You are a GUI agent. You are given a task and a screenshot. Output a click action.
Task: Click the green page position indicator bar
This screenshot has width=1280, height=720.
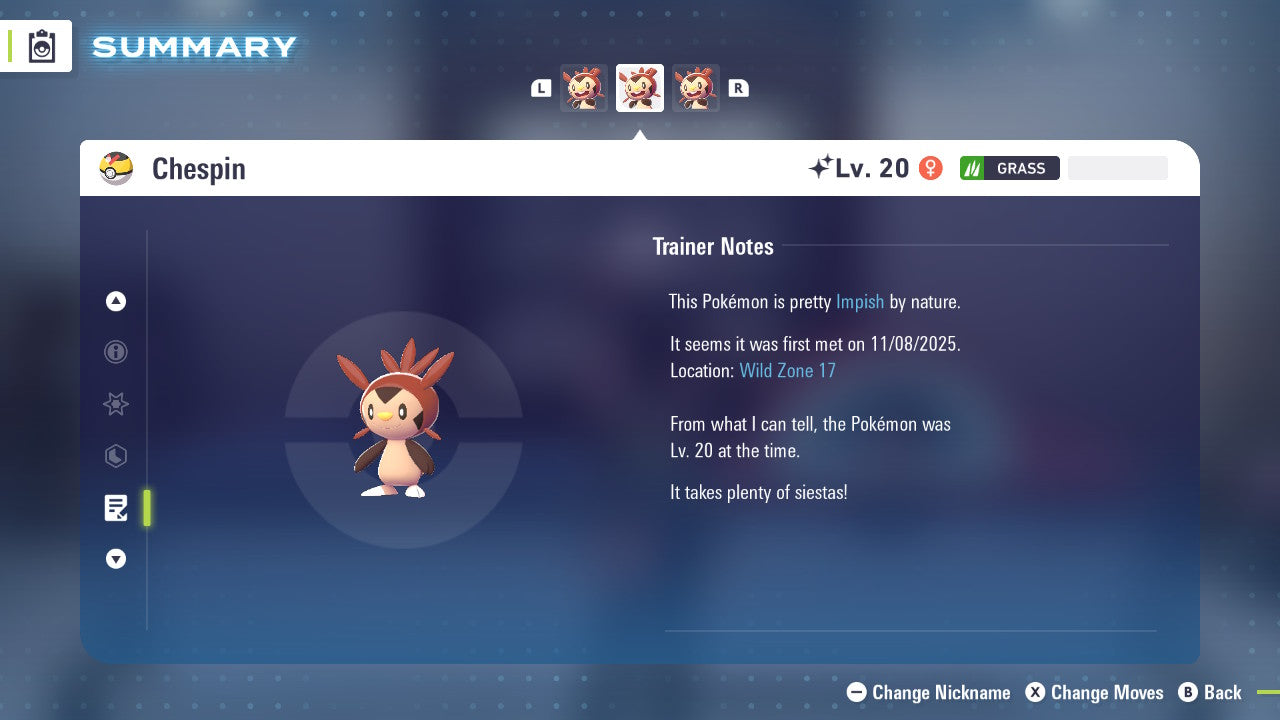[x=146, y=507]
